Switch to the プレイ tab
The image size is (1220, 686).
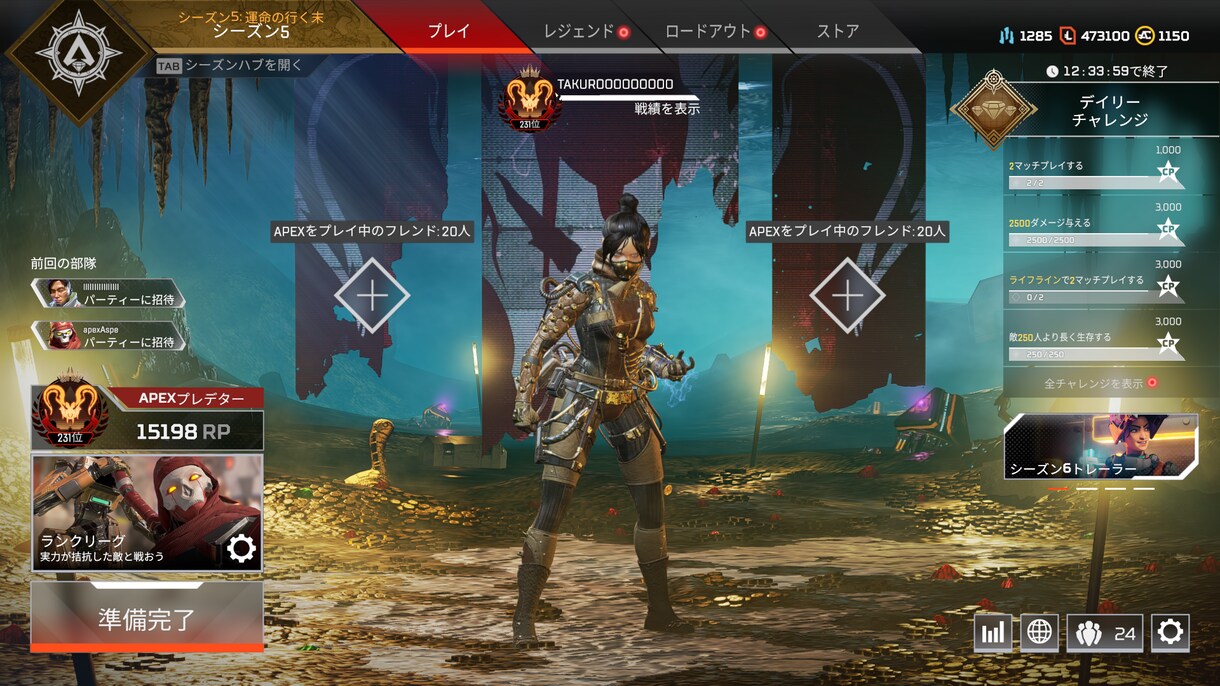tap(448, 31)
